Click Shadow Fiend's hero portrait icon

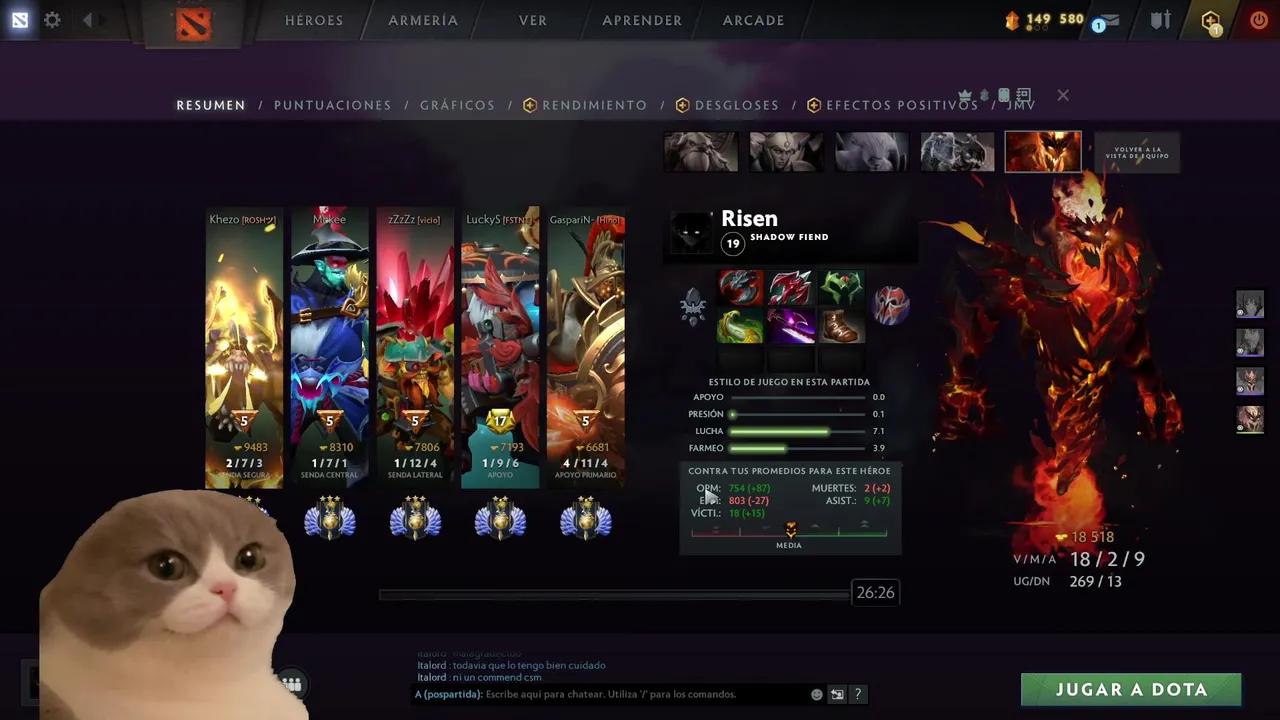click(1043, 151)
